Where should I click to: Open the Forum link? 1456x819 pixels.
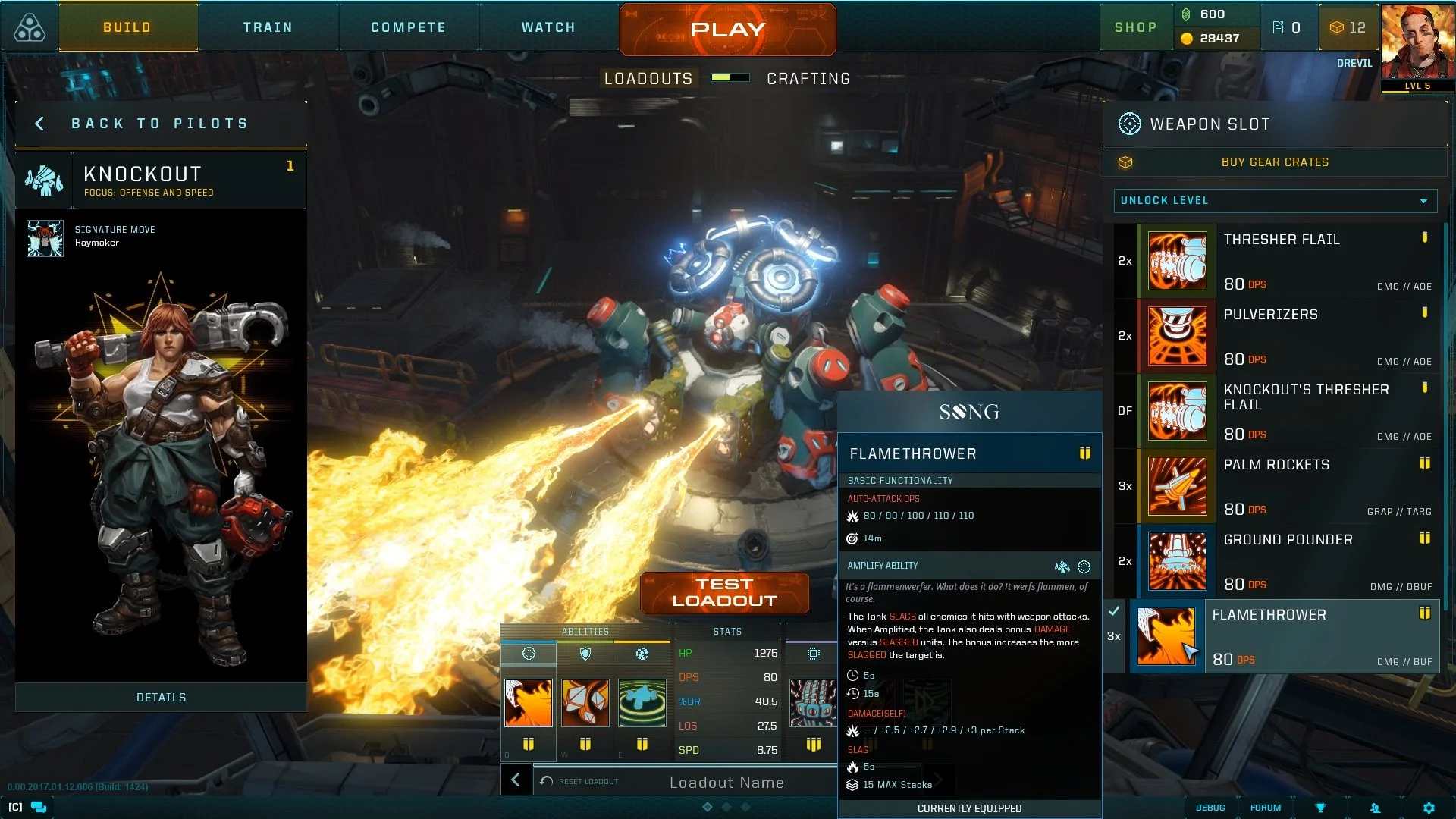tap(1265, 808)
